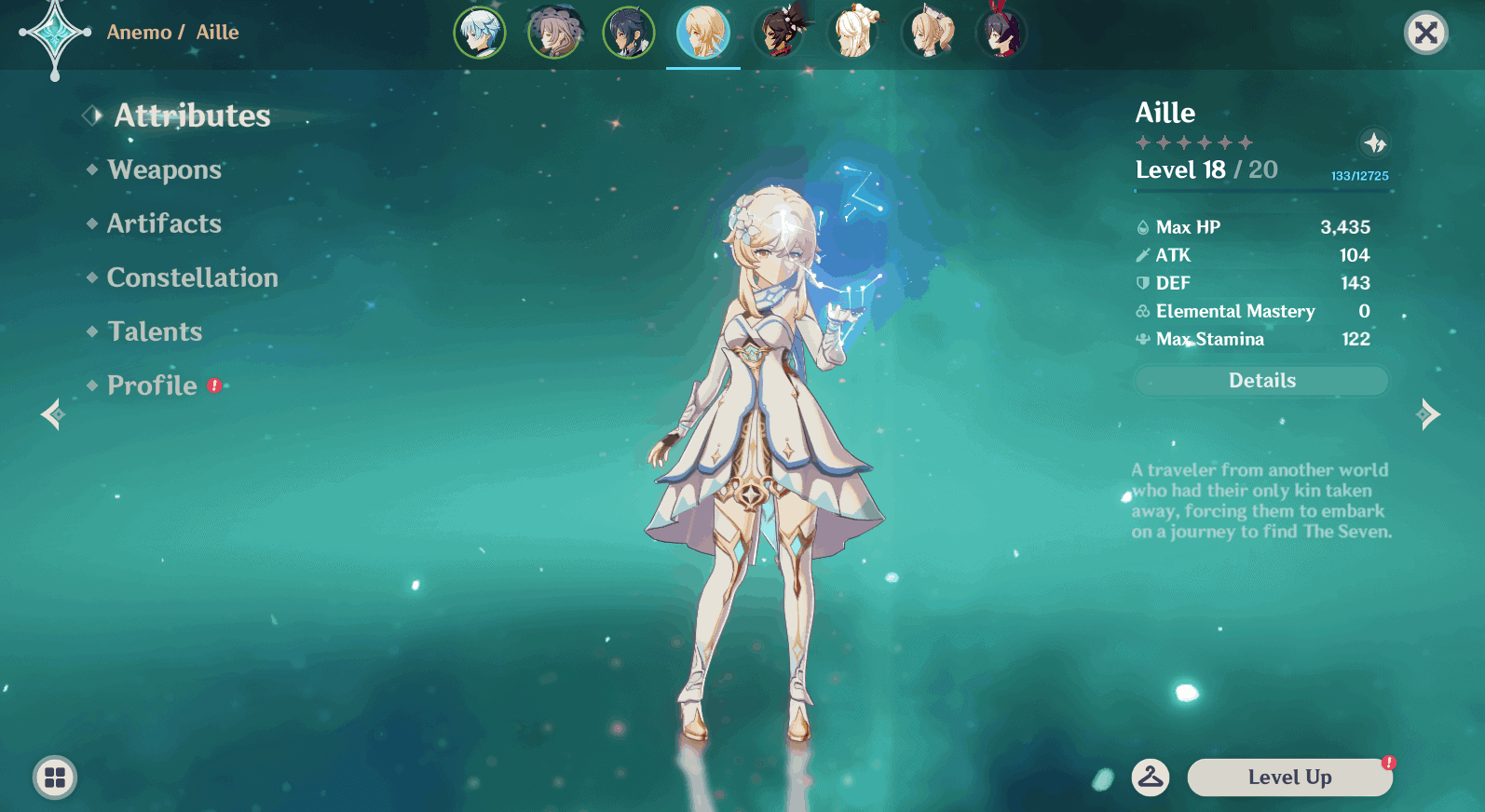Select the dark-blue-haired character portrait
The width and height of the screenshot is (1485, 812).
629,33
